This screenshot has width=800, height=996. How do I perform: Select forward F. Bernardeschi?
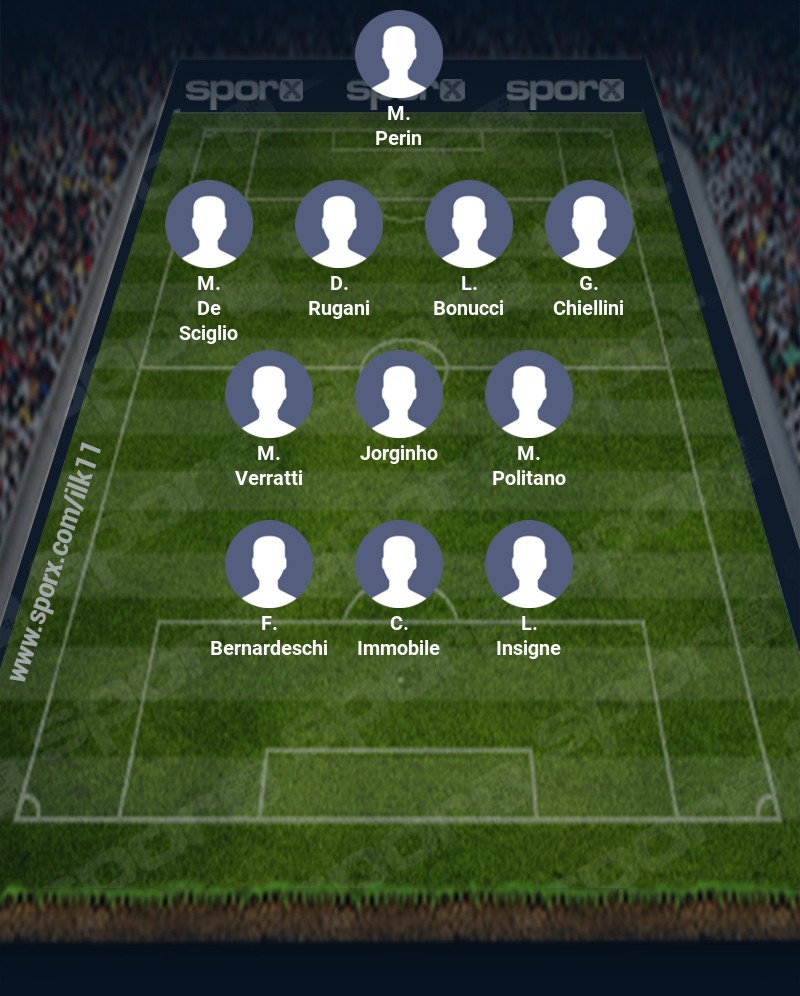(x=269, y=564)
